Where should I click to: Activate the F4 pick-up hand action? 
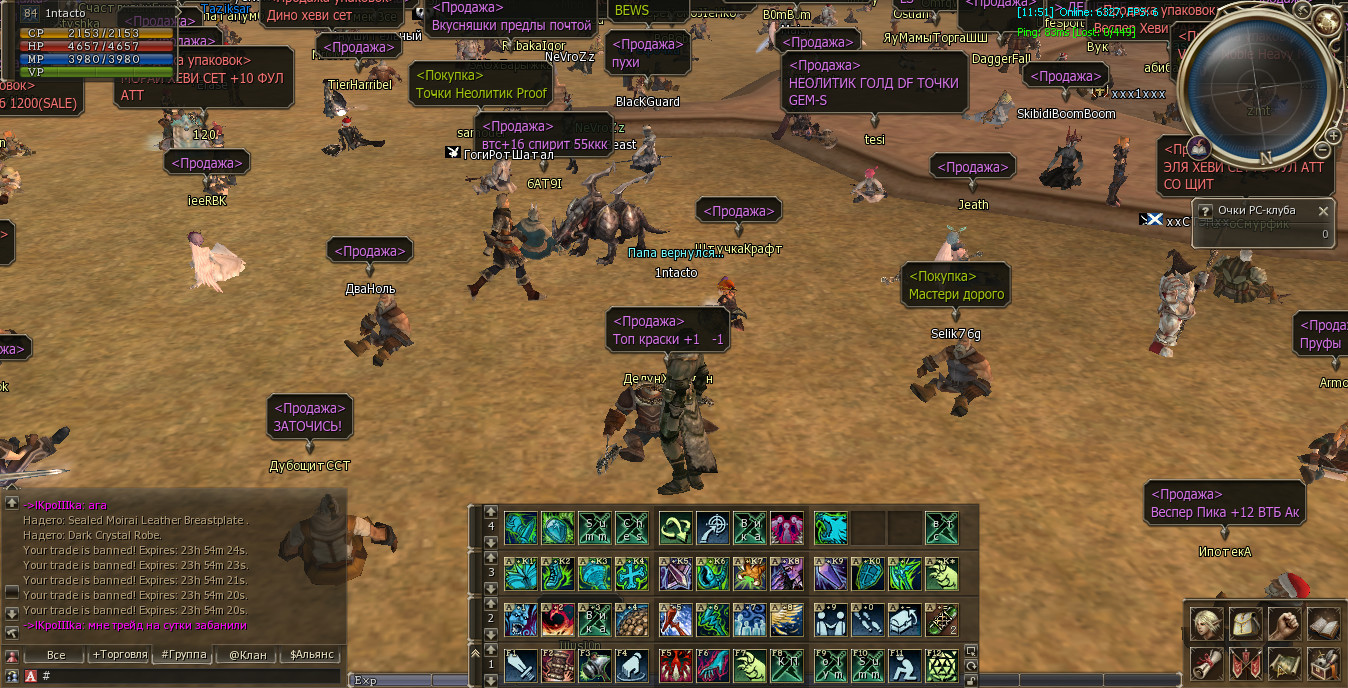click(x=632, y=665)
